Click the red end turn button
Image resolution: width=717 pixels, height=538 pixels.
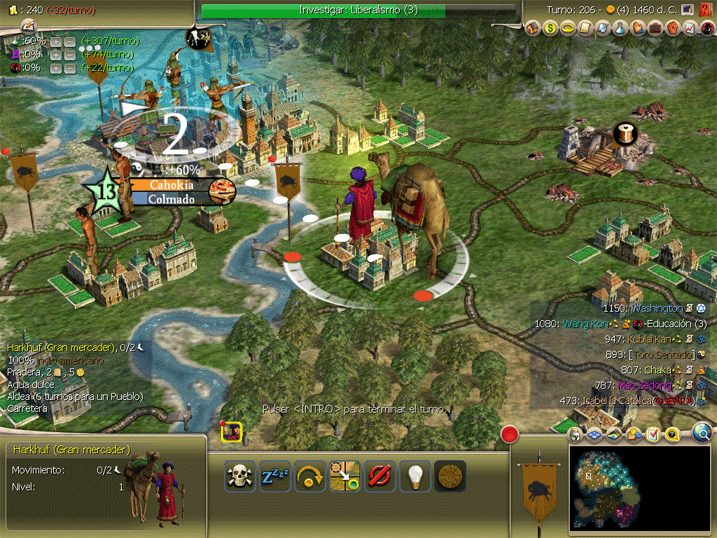coord(510,435)
